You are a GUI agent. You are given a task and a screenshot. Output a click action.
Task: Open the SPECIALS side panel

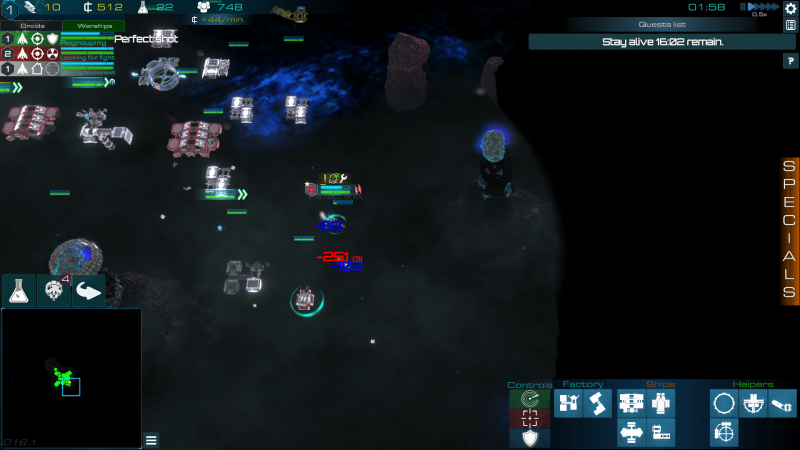[x=789, y=230]
